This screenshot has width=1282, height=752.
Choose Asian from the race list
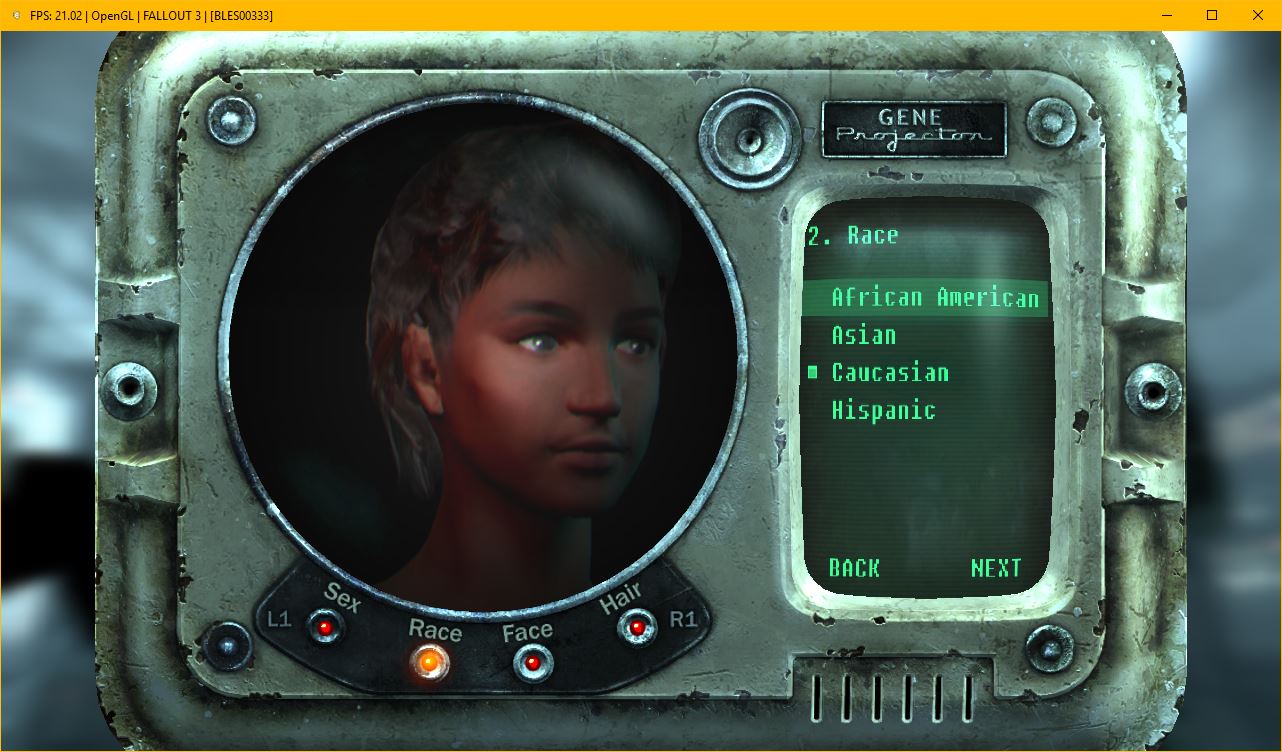click(863, 336)
